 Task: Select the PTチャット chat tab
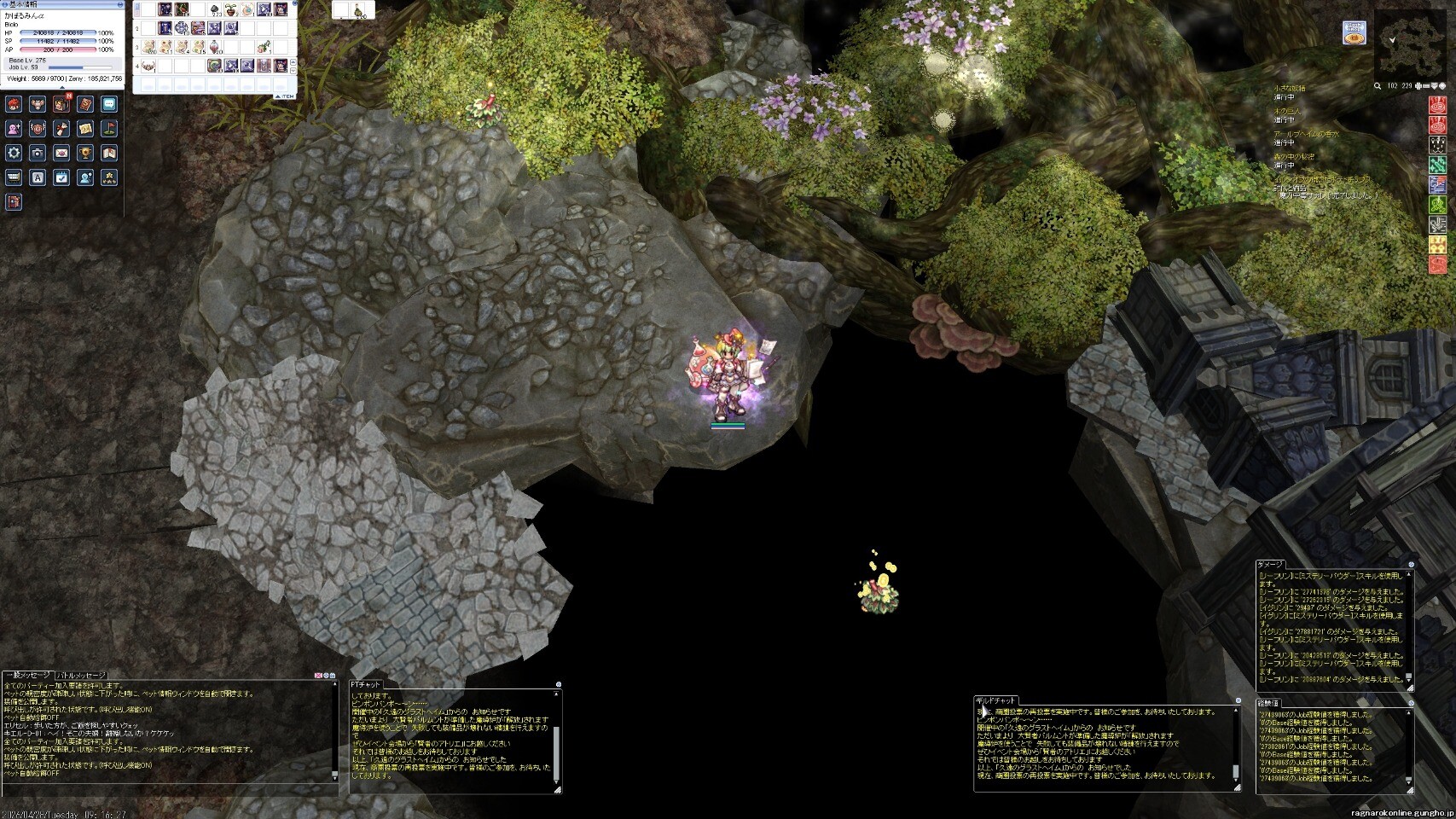(x=367, y=684)
